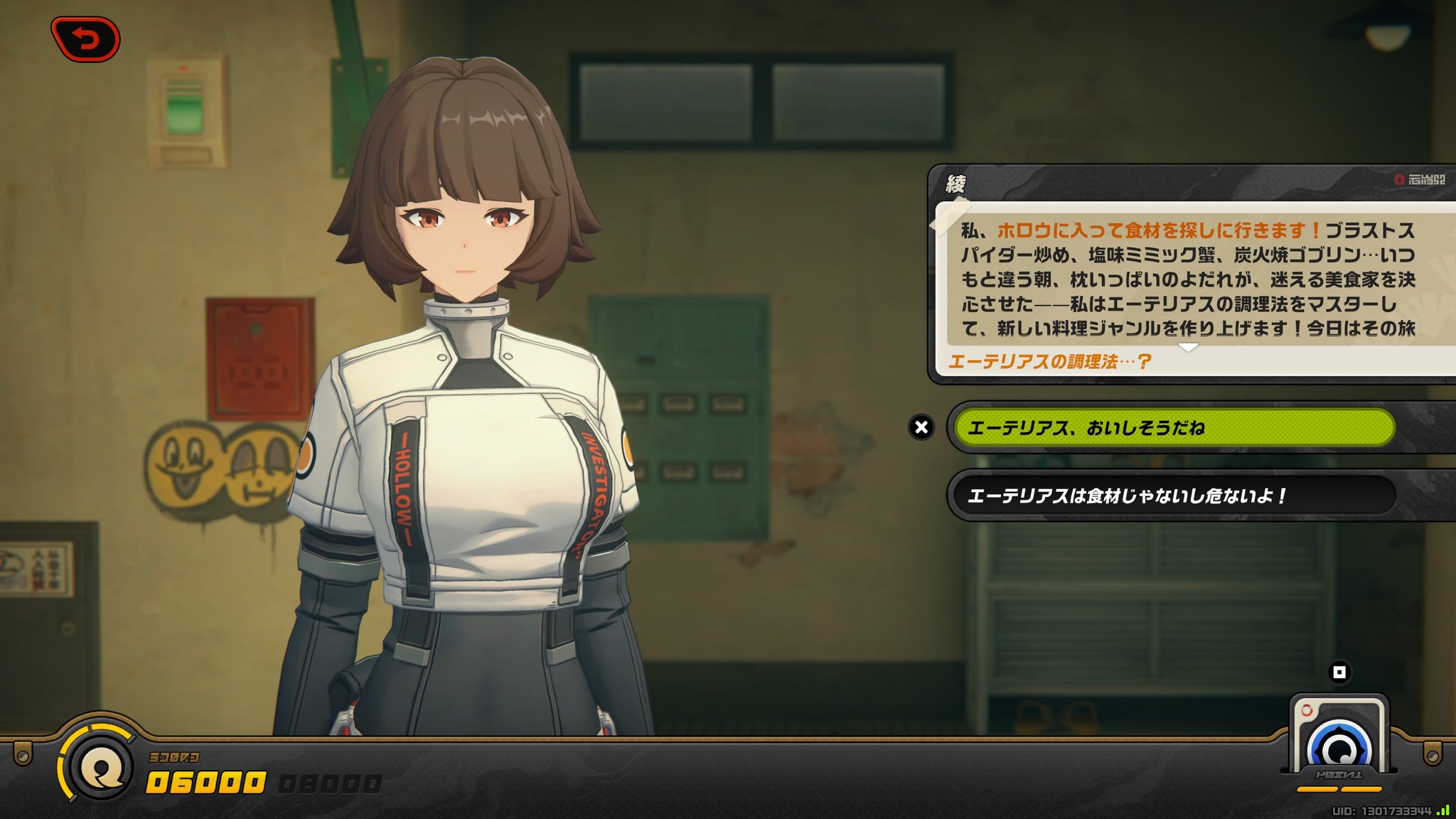This screenshot has height=819, width=1456.
Task: Select the reply 「エーテリアスは食材じゃないし危ないよ!」
Action: [x=1173, y=496]
